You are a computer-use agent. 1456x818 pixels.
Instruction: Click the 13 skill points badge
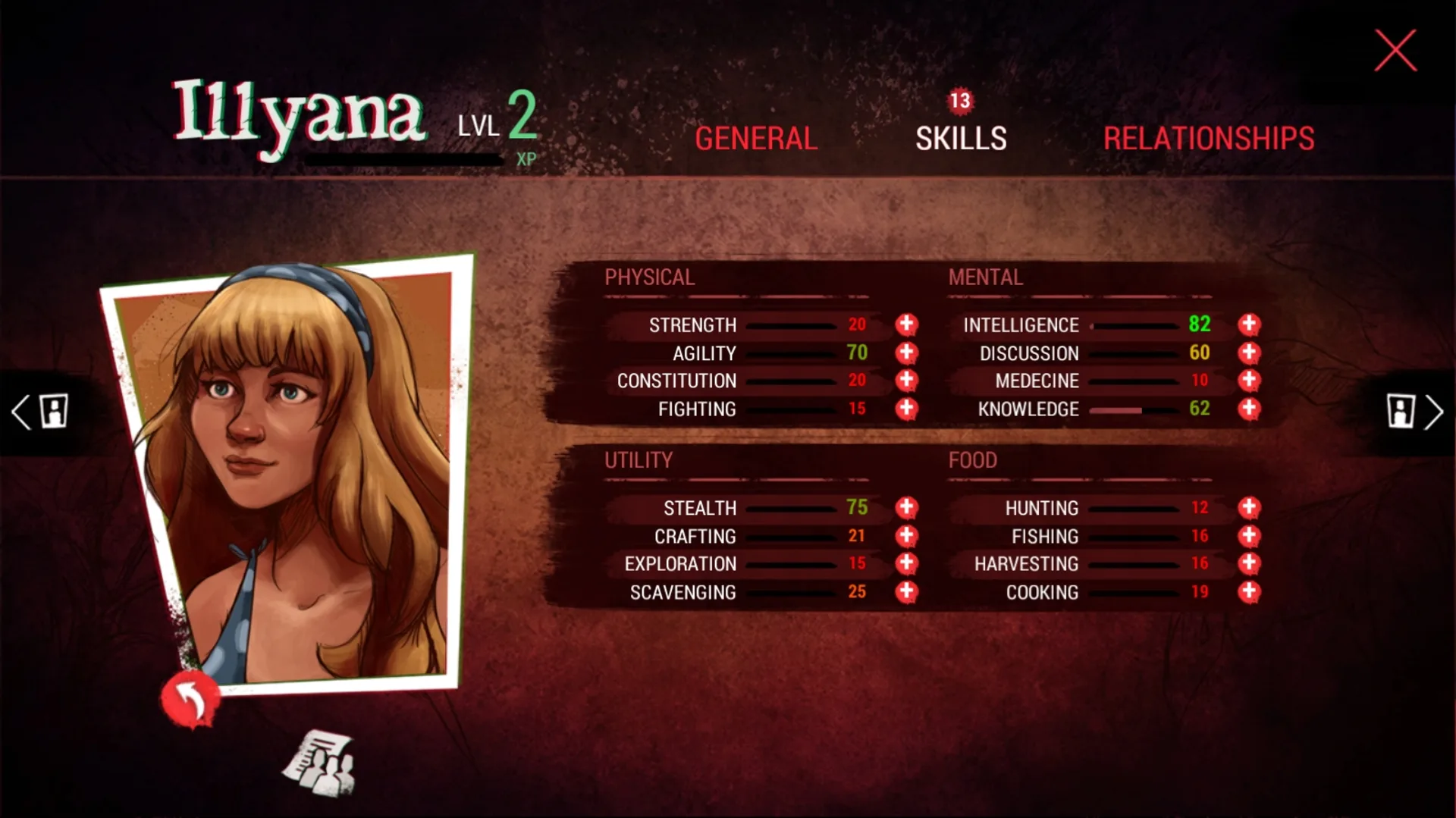pyautogui.click(x=959, y=102)
